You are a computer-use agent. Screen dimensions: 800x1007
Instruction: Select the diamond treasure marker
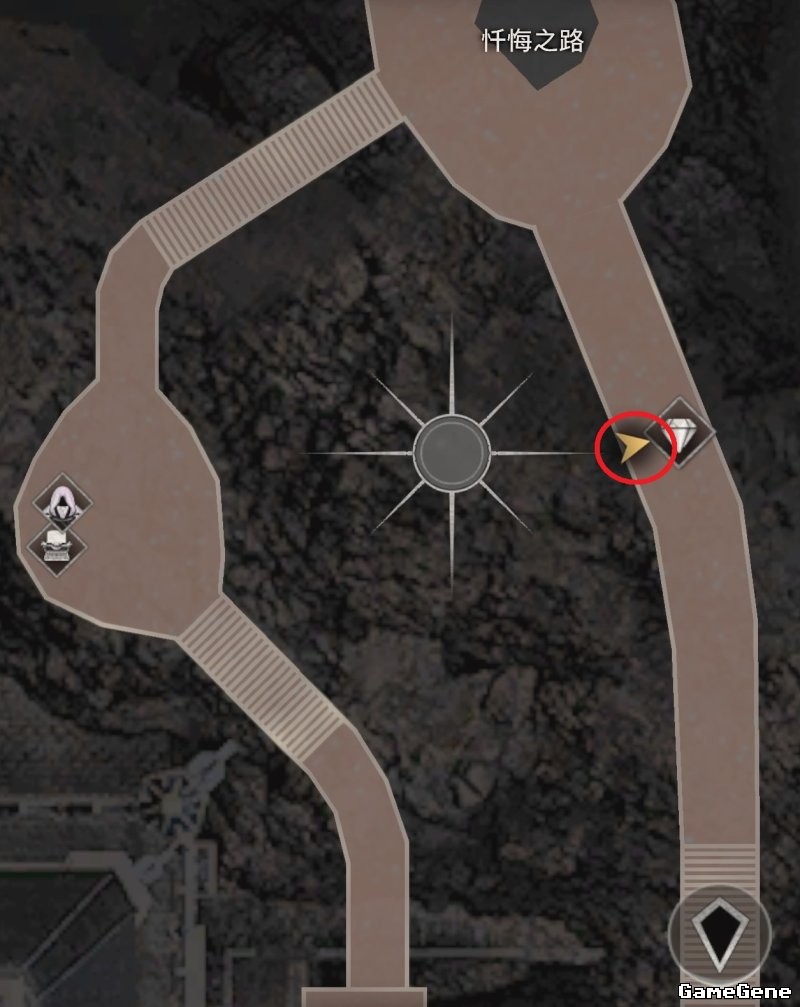click(681, 432)
